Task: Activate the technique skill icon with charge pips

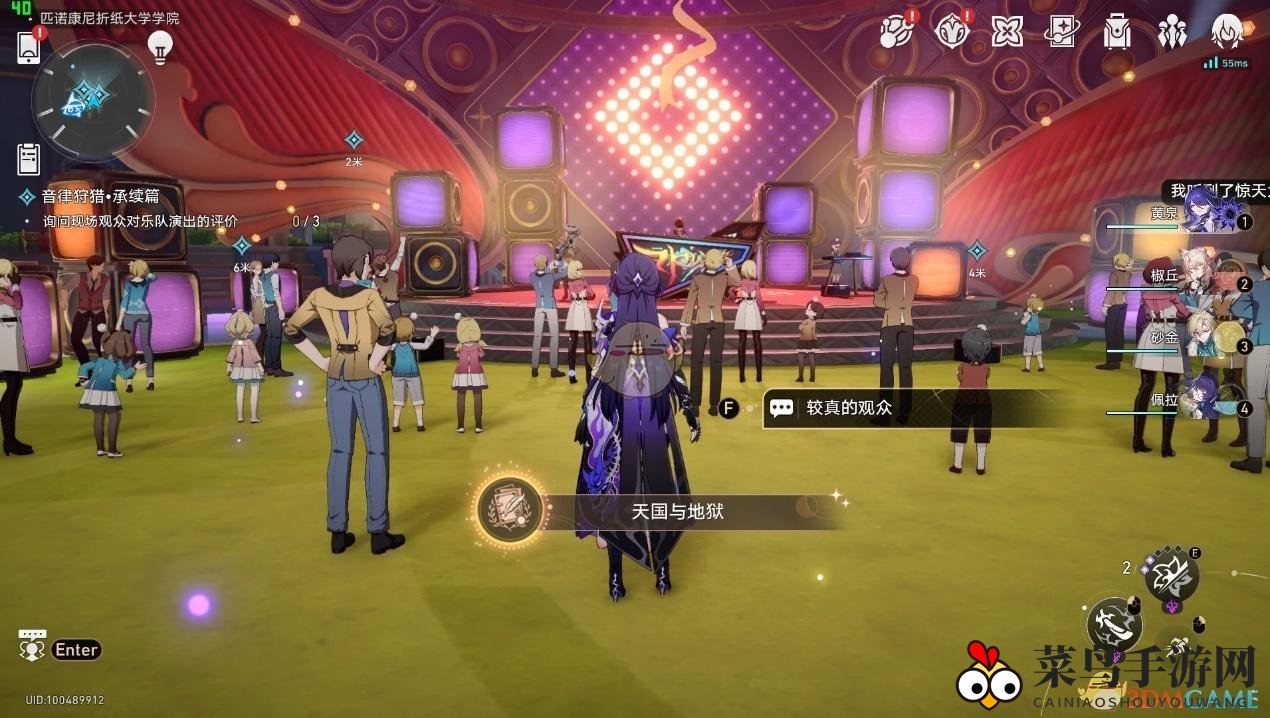Action: 1169,574
